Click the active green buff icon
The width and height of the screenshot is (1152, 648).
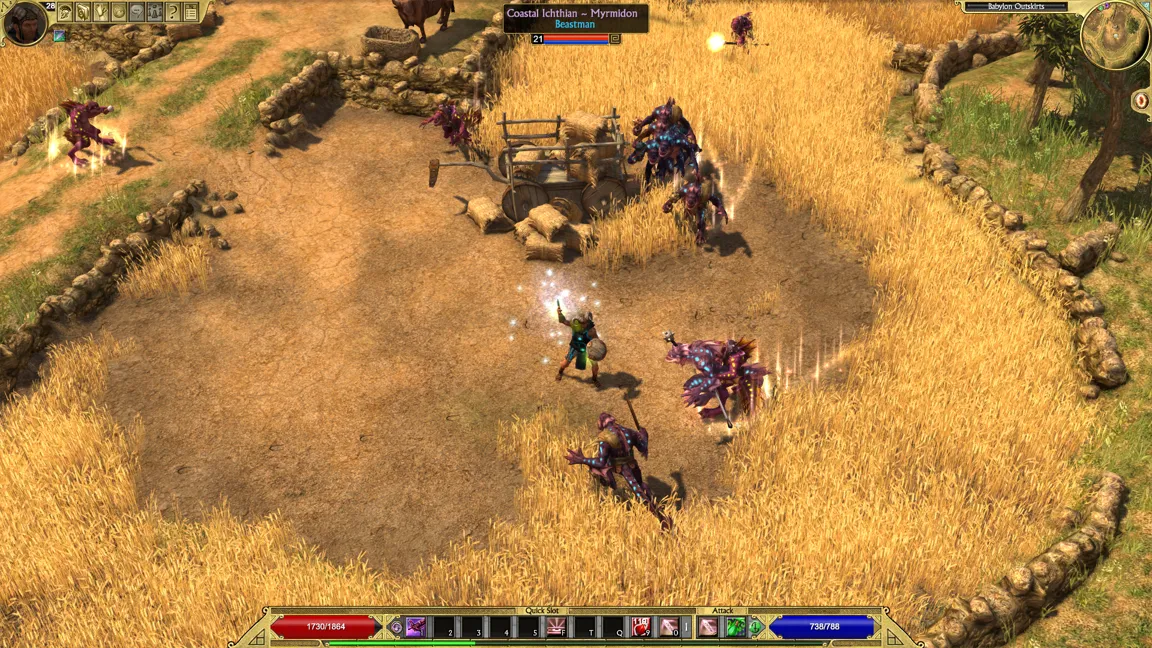pos(60,37)
